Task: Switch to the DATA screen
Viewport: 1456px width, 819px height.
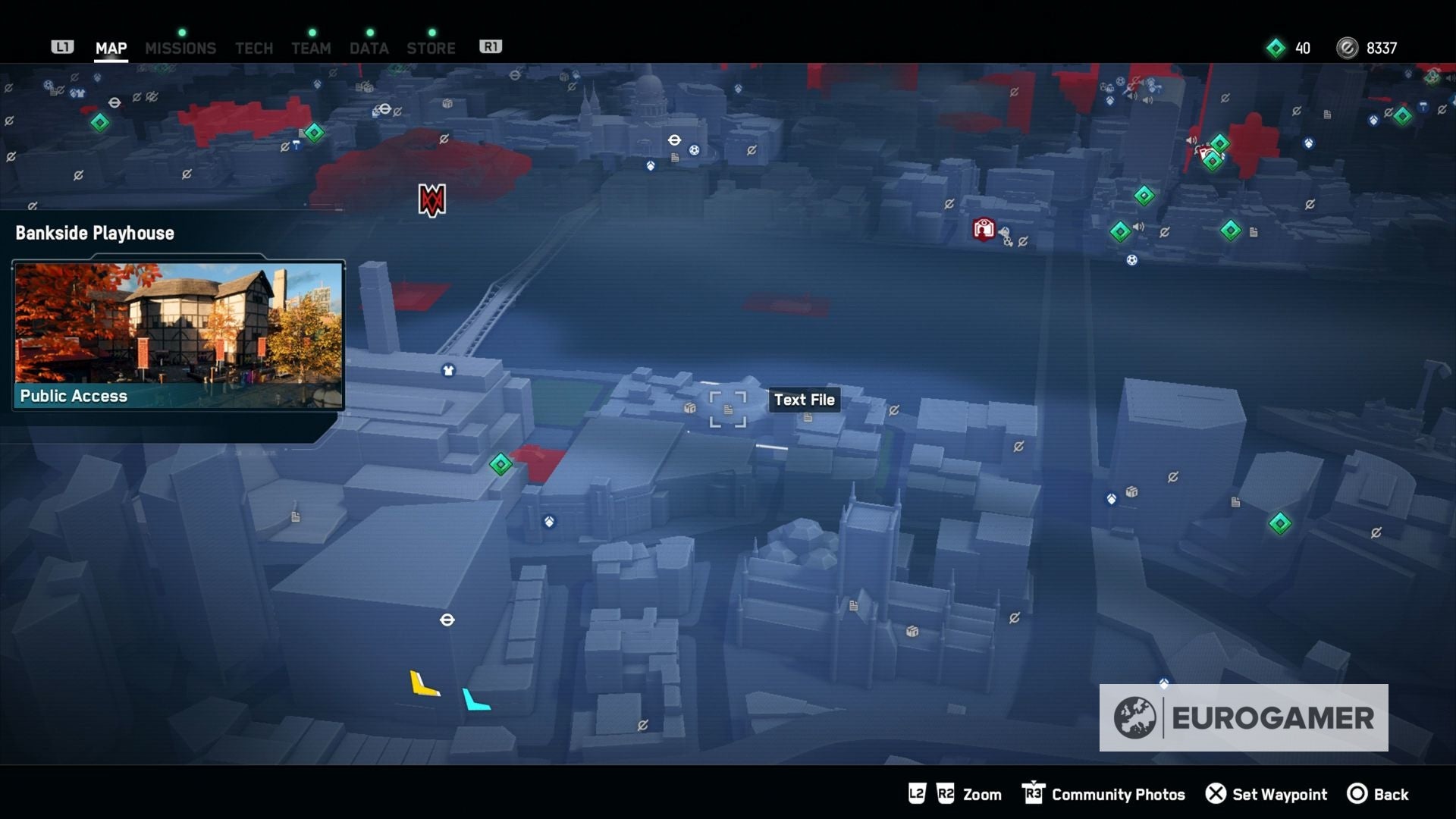Action: 369,47
